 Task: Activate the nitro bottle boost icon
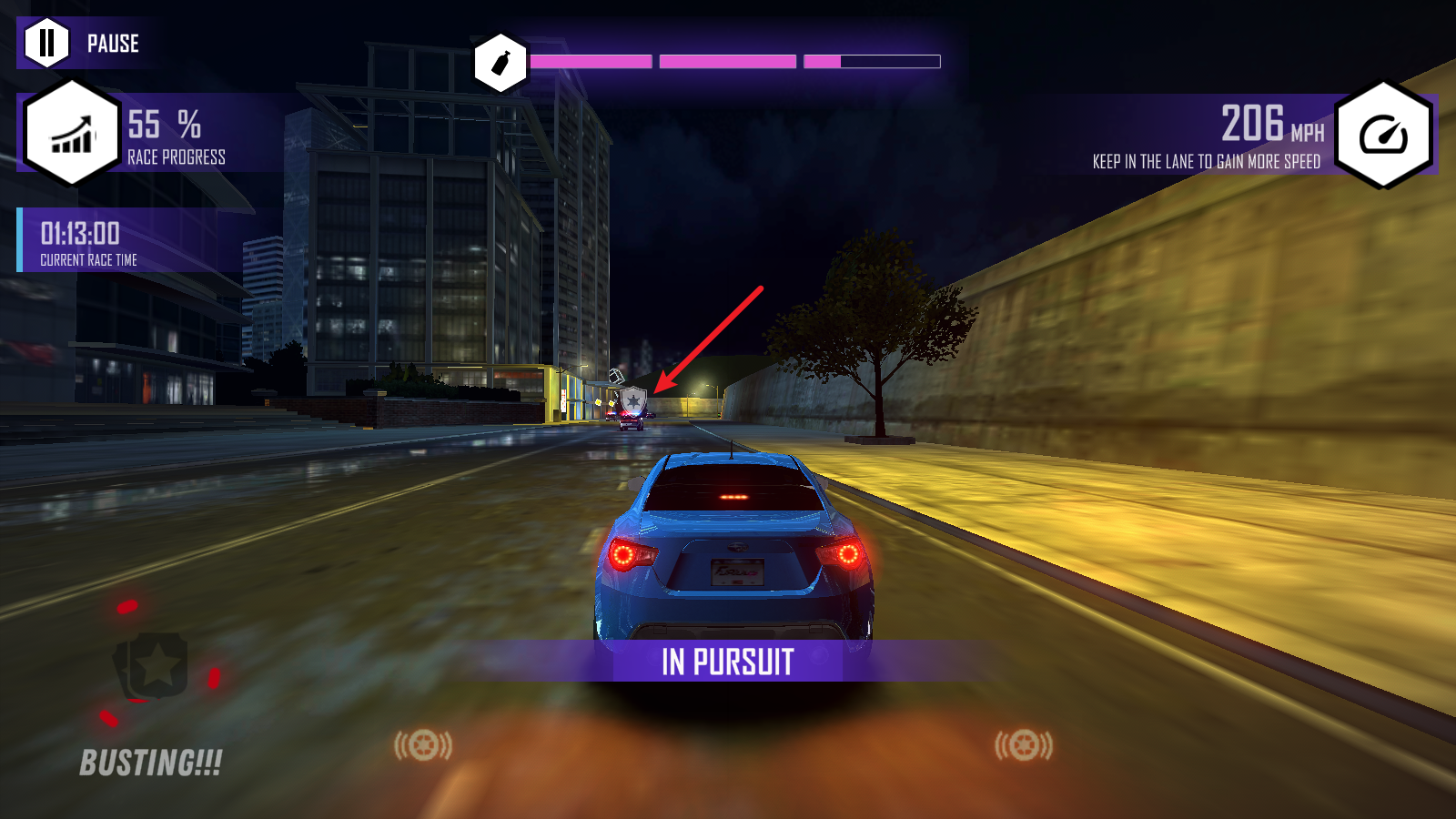point(500,63)
